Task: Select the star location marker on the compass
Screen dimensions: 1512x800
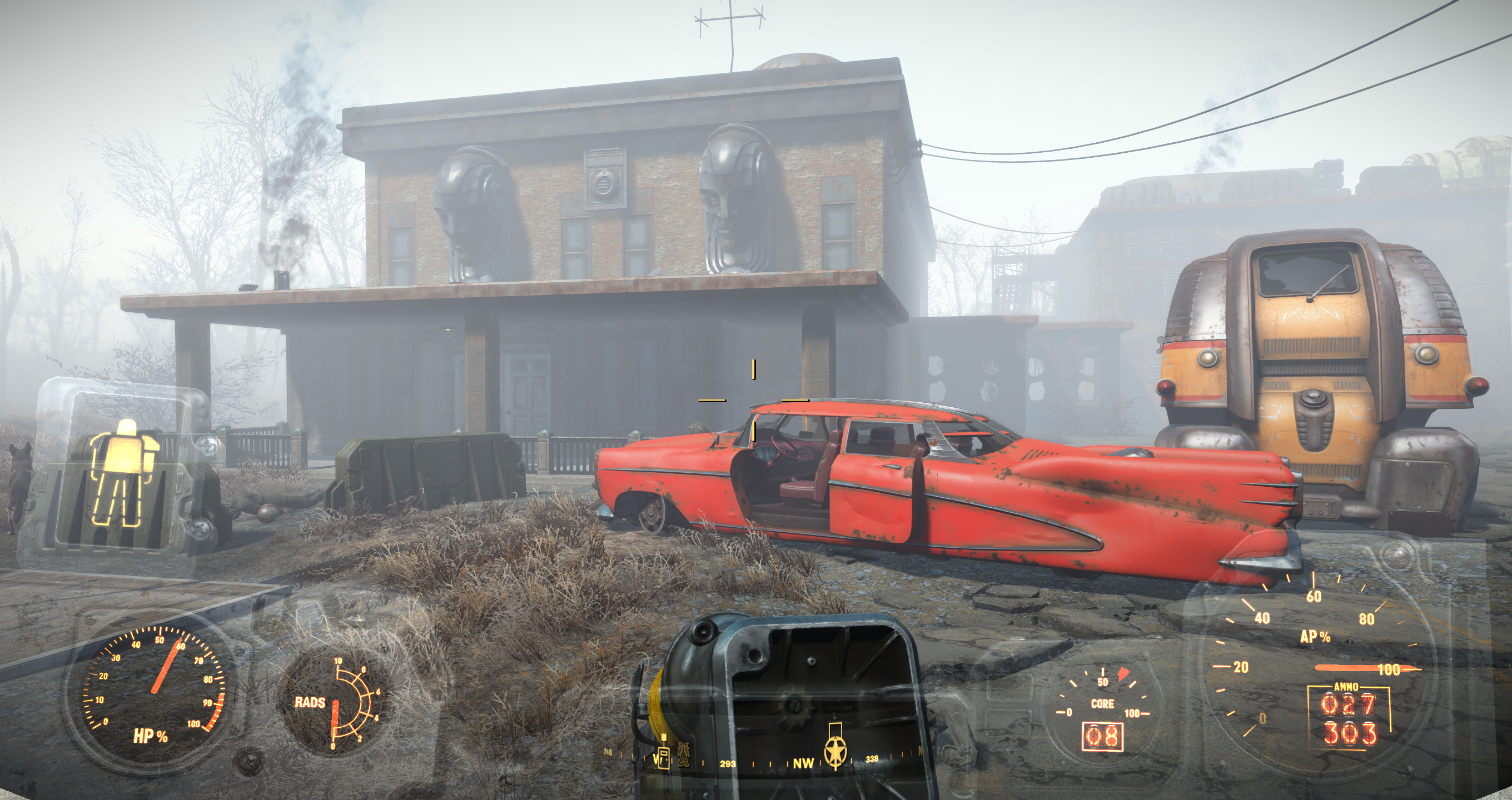Action: [834, 751]
